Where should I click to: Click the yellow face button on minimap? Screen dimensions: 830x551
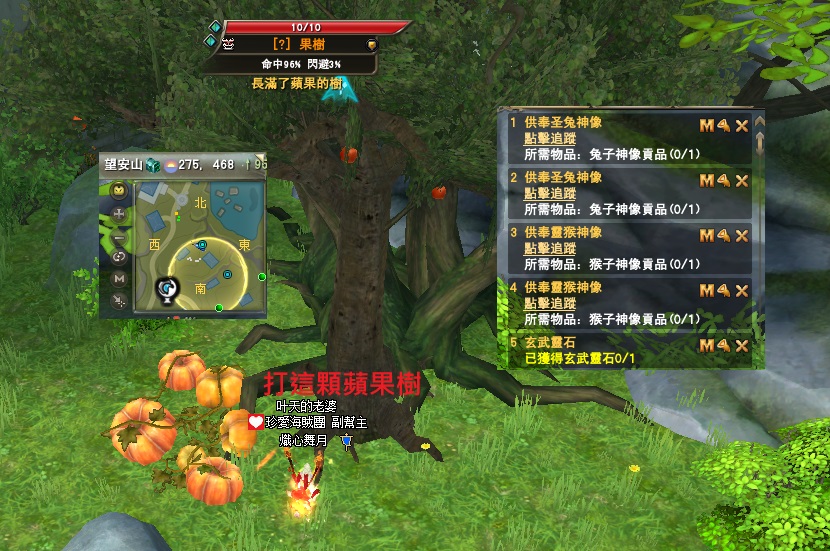point(120,190)
